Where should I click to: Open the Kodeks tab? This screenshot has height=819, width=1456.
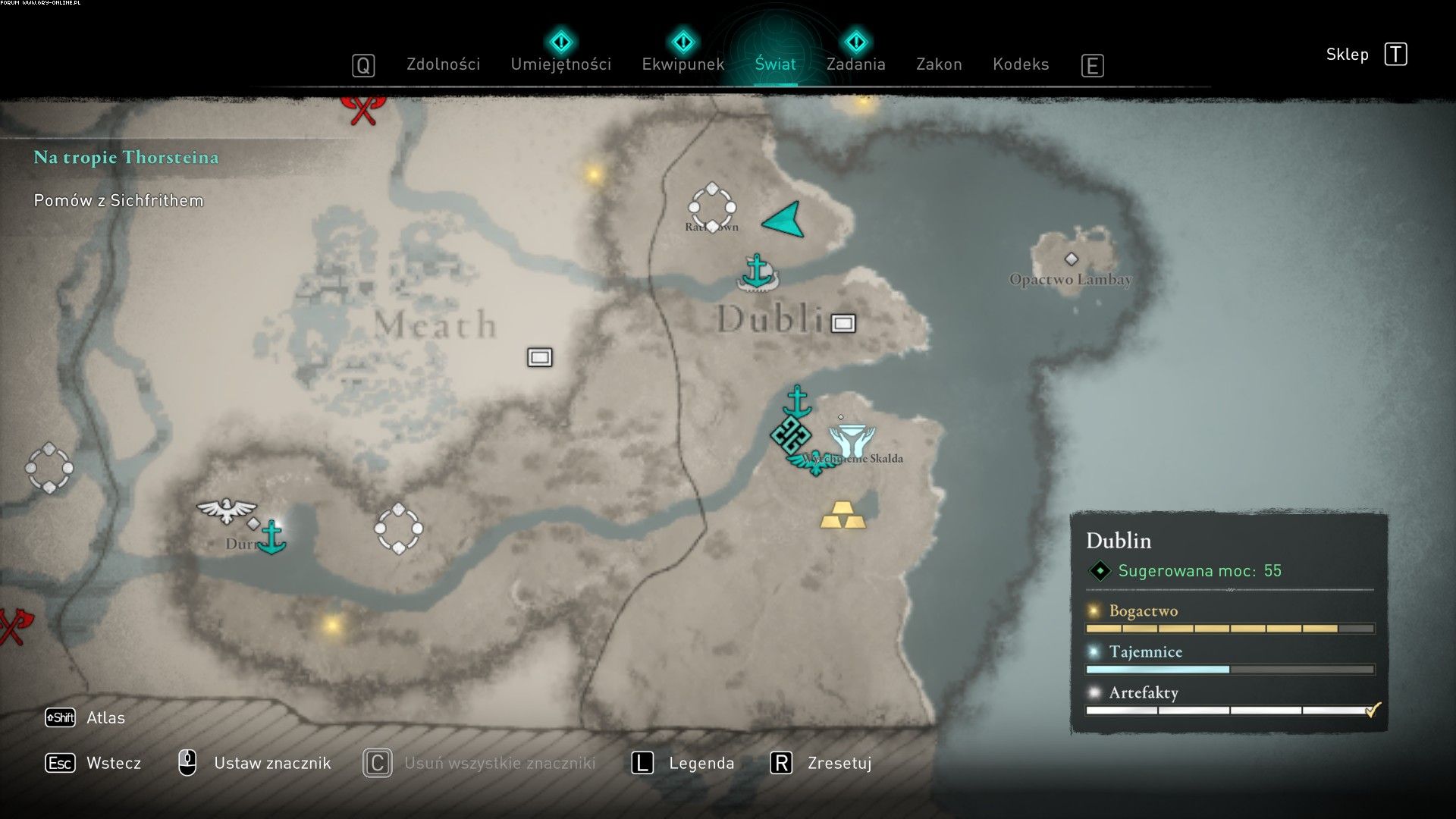[x=1021, y=64]
